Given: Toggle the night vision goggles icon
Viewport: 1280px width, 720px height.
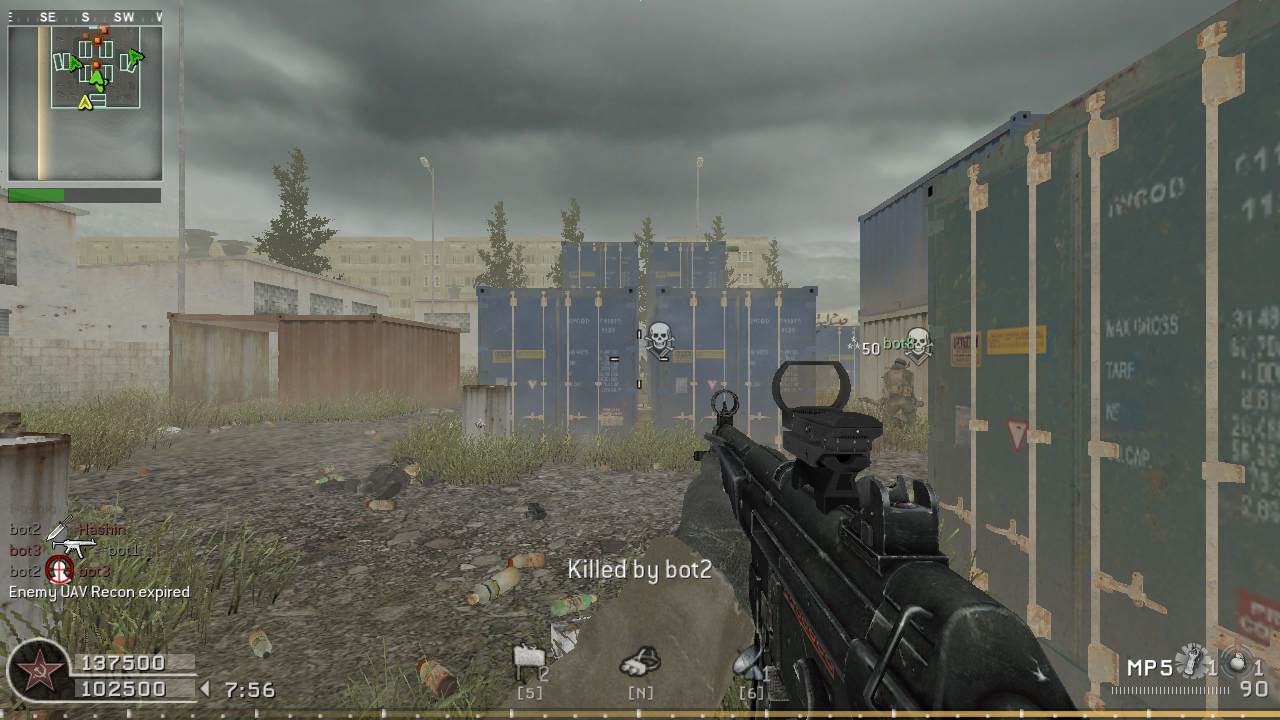Looking at the screenshot, I should (640, 660).
